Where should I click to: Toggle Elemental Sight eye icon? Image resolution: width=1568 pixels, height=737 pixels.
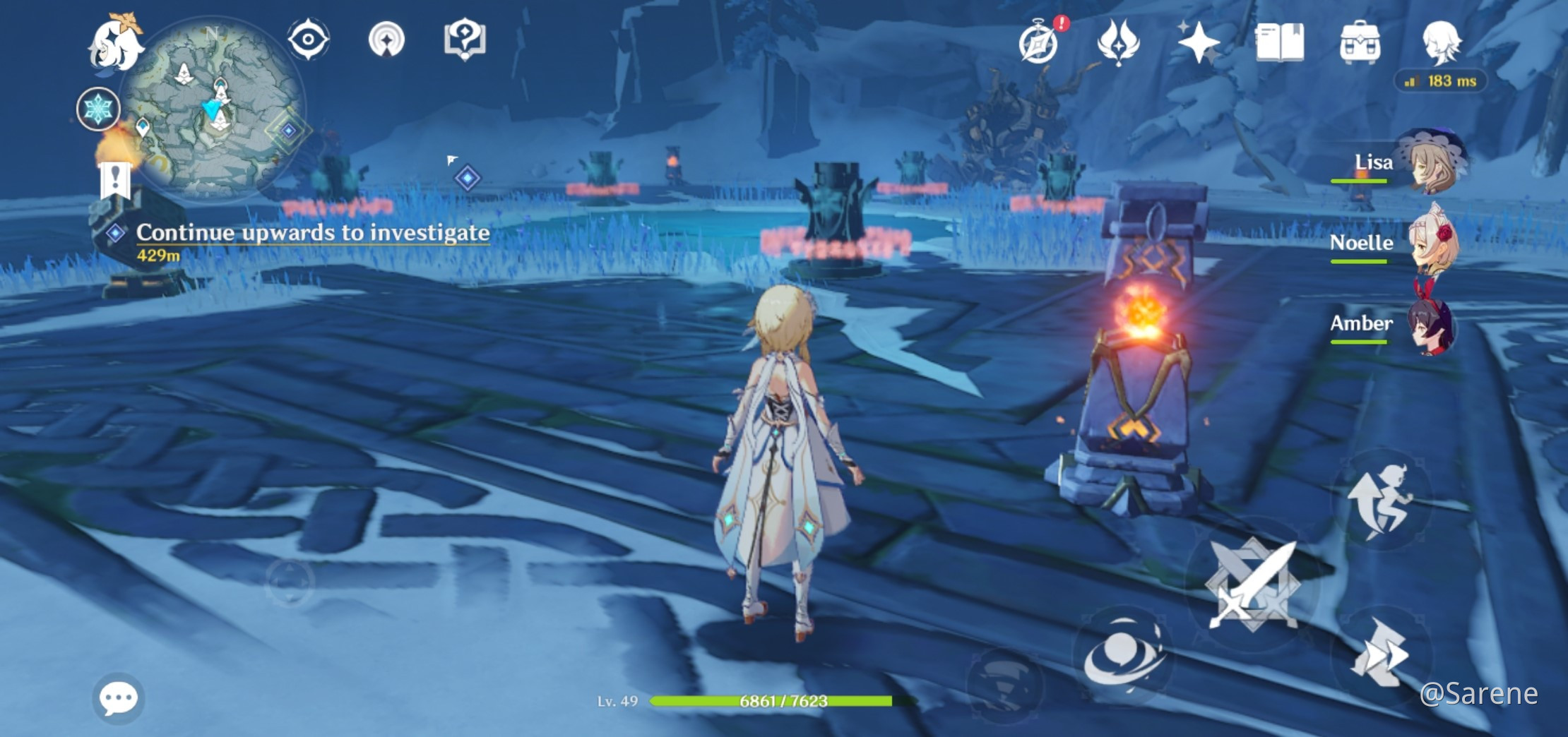click(x=309, y=39)
